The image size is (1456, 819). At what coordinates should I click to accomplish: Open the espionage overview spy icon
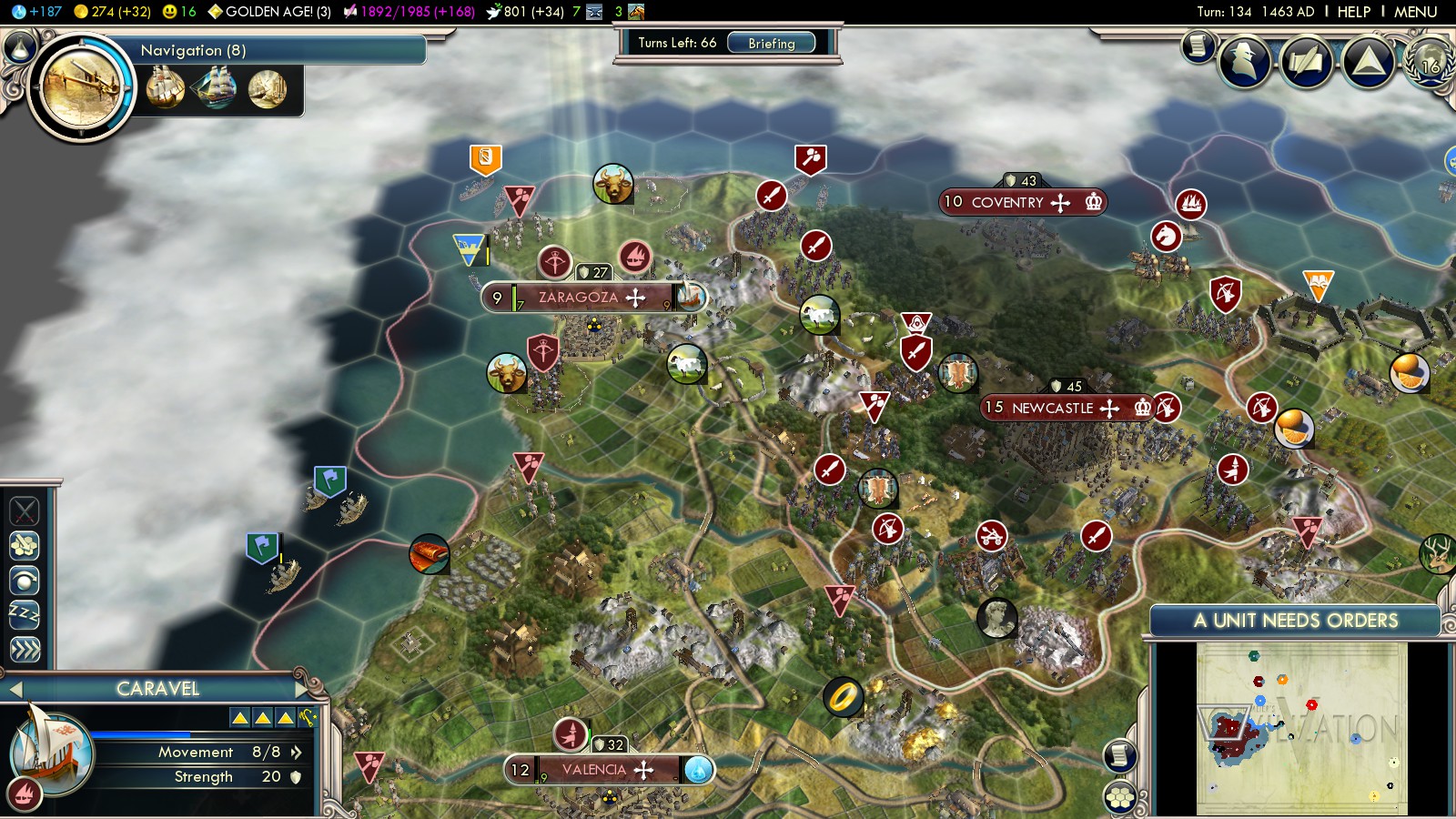click(1244, 61)
